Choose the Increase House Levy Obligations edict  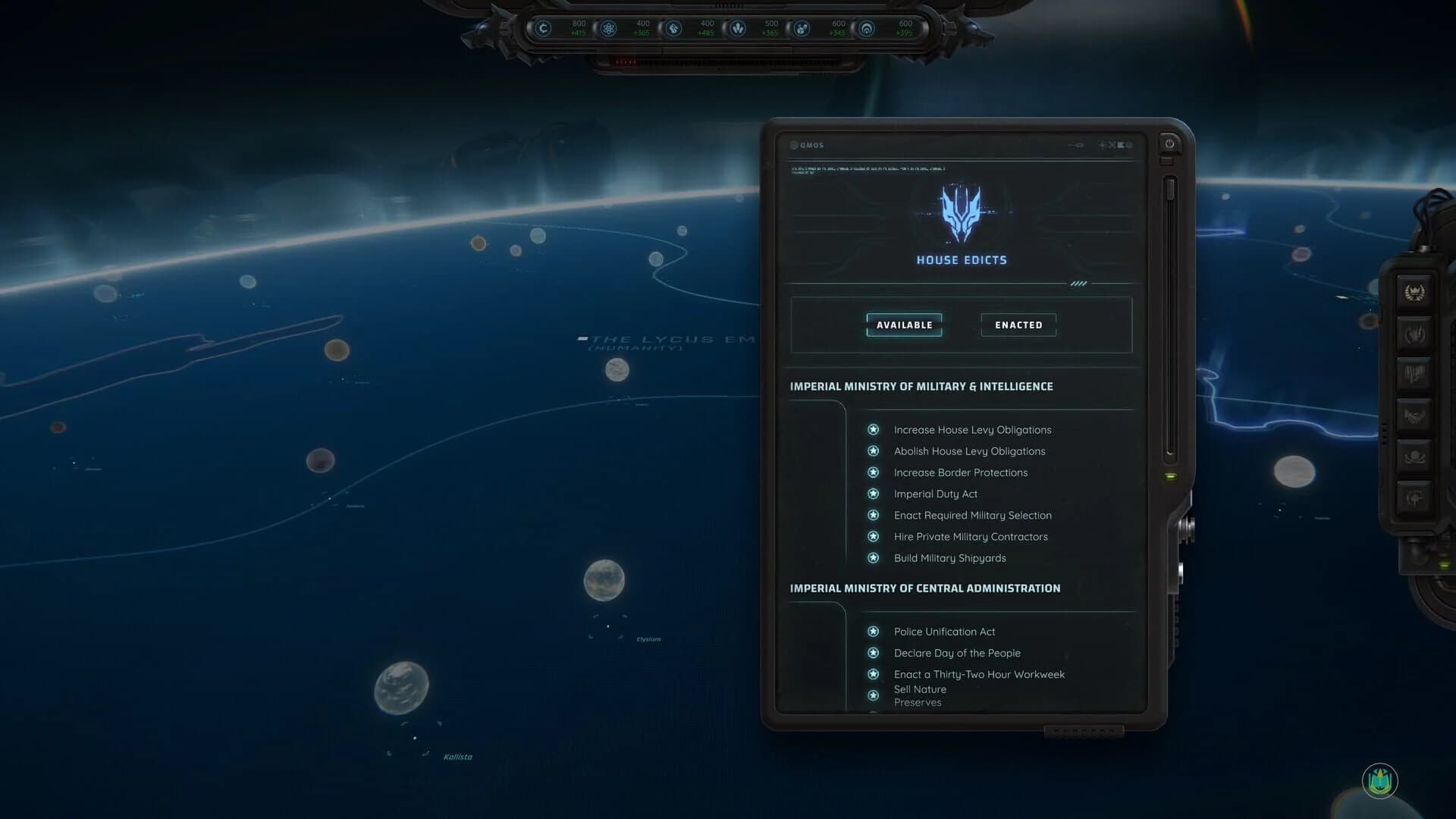click(x=973, y=430)
